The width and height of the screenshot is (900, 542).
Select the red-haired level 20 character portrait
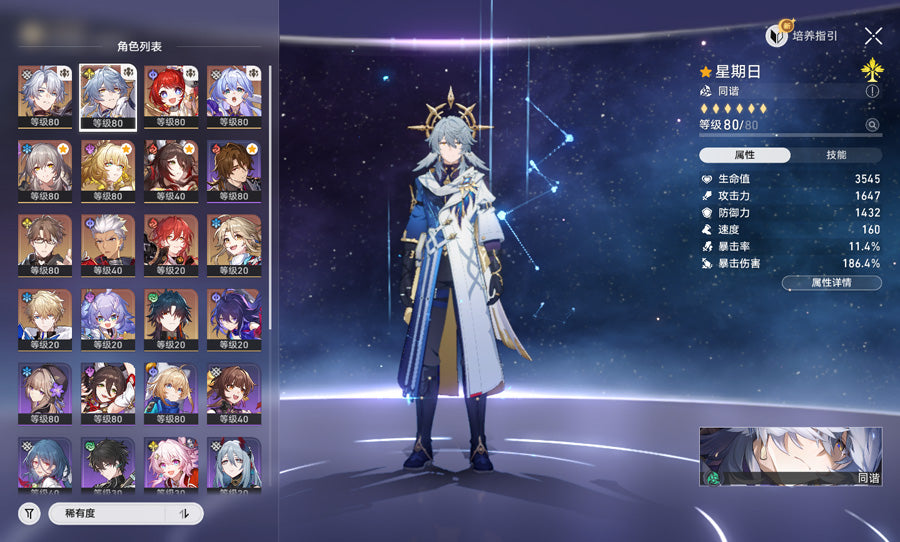(x=170, y=245)
